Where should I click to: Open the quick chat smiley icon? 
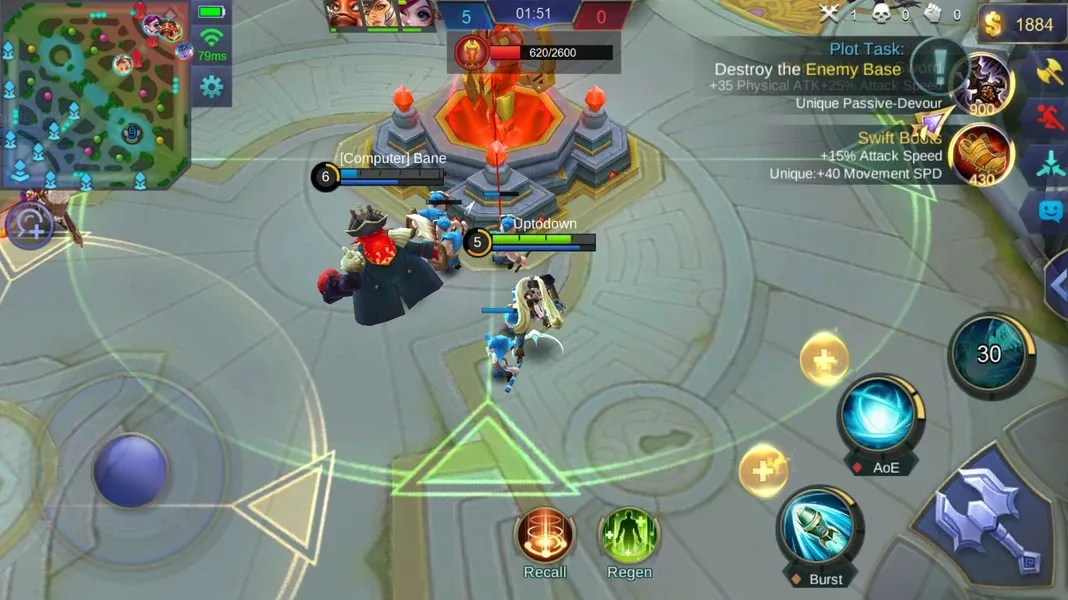(1050, 211)
